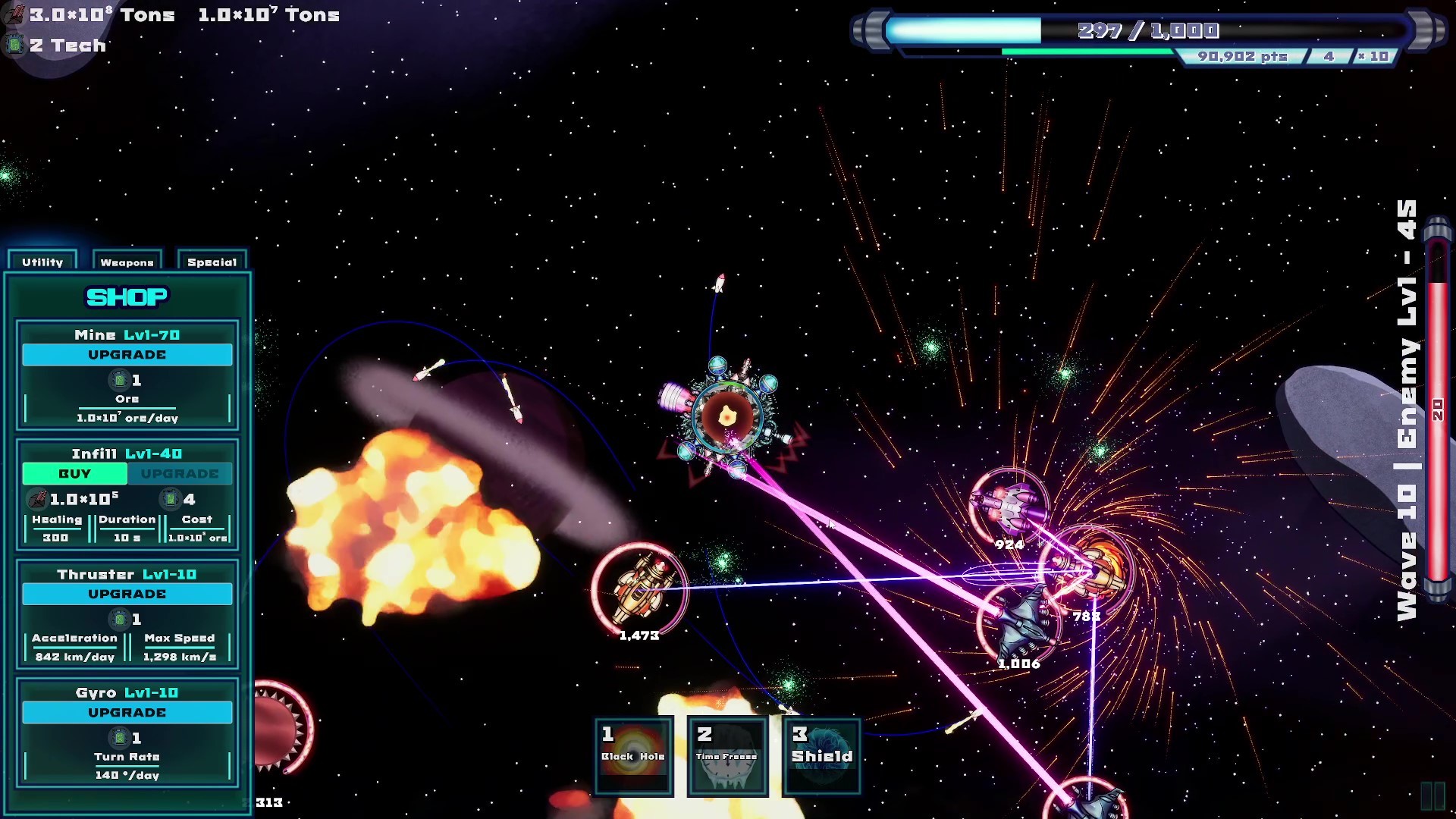The width and height of the screenshot is (1456, 819).
Task: Select the Utility shop tab
Action: click(x=42, y=262)
